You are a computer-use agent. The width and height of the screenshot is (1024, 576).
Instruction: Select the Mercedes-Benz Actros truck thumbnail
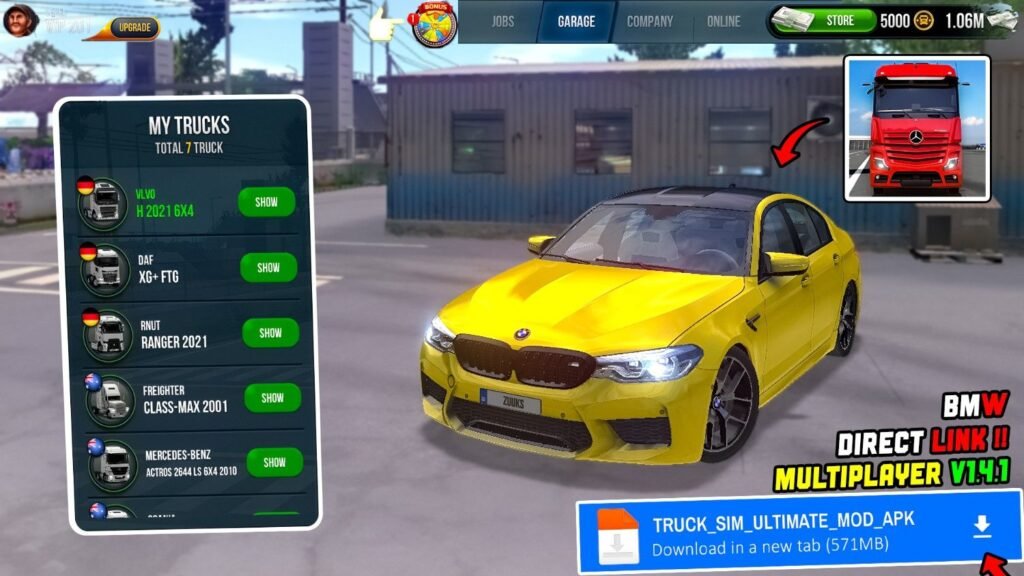point(113,463)
